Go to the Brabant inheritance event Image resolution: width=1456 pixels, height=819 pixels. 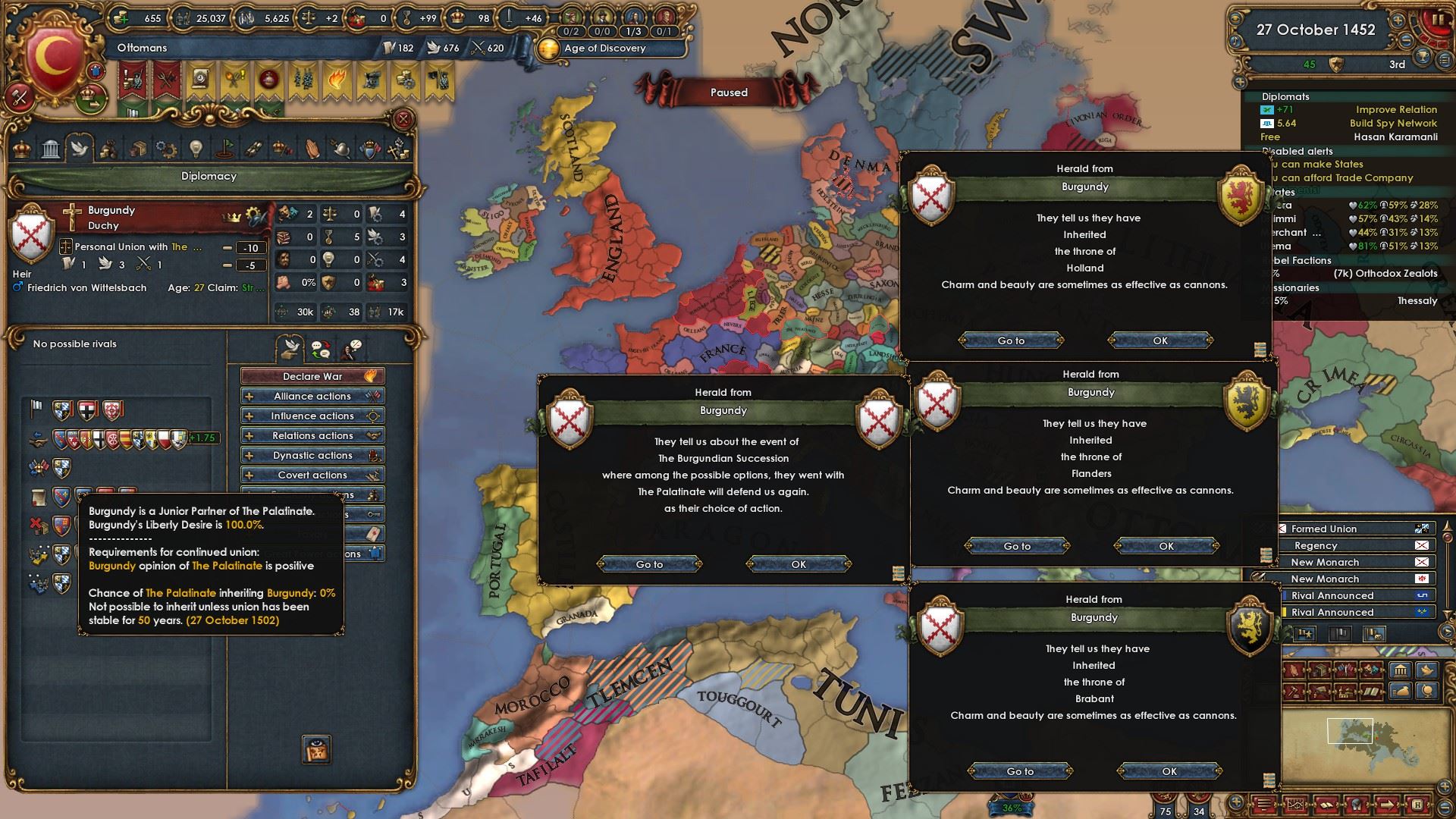pyautogui.click(x=1020, y=771)
